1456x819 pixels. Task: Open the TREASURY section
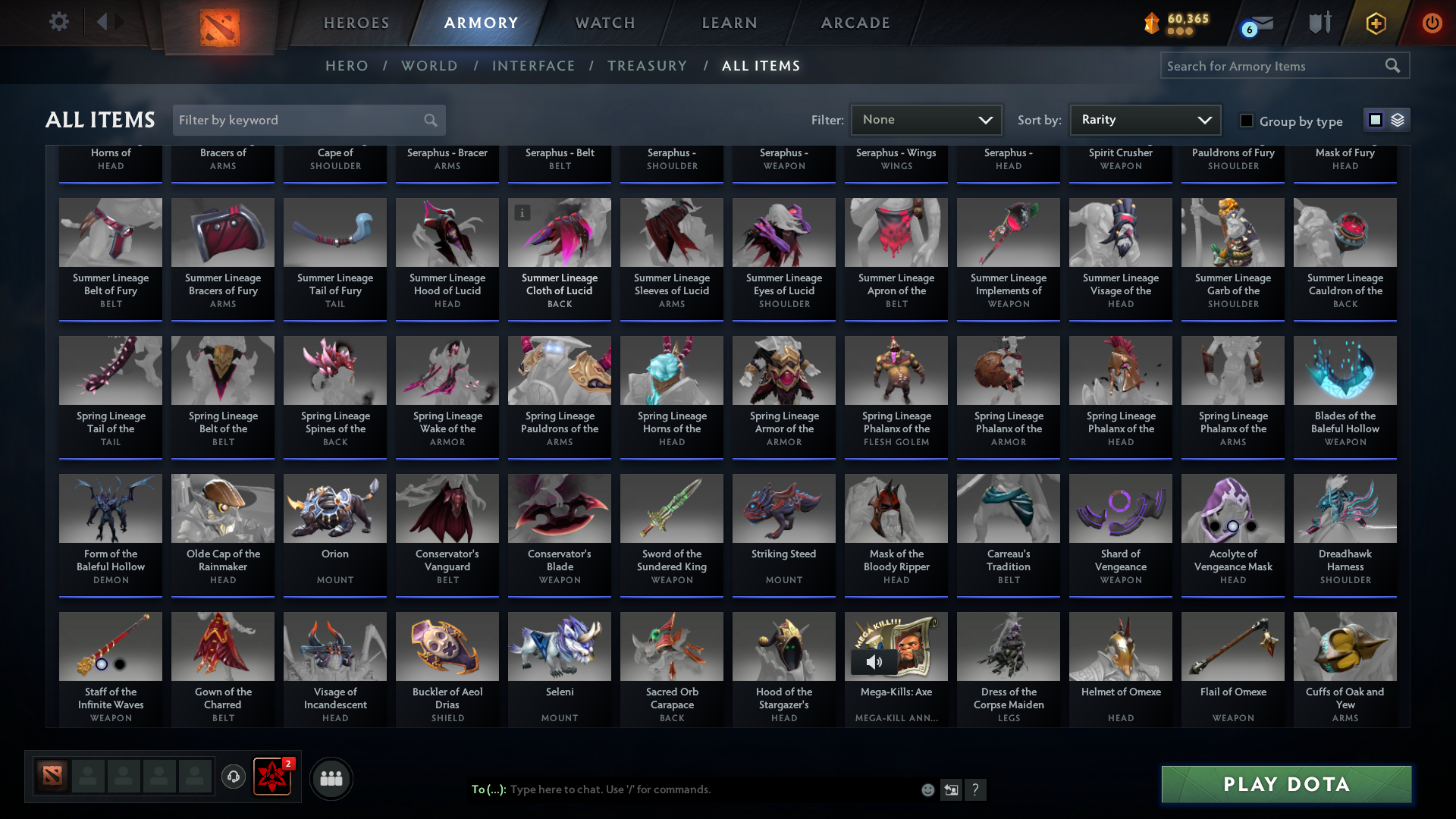(x=647, y=66)
